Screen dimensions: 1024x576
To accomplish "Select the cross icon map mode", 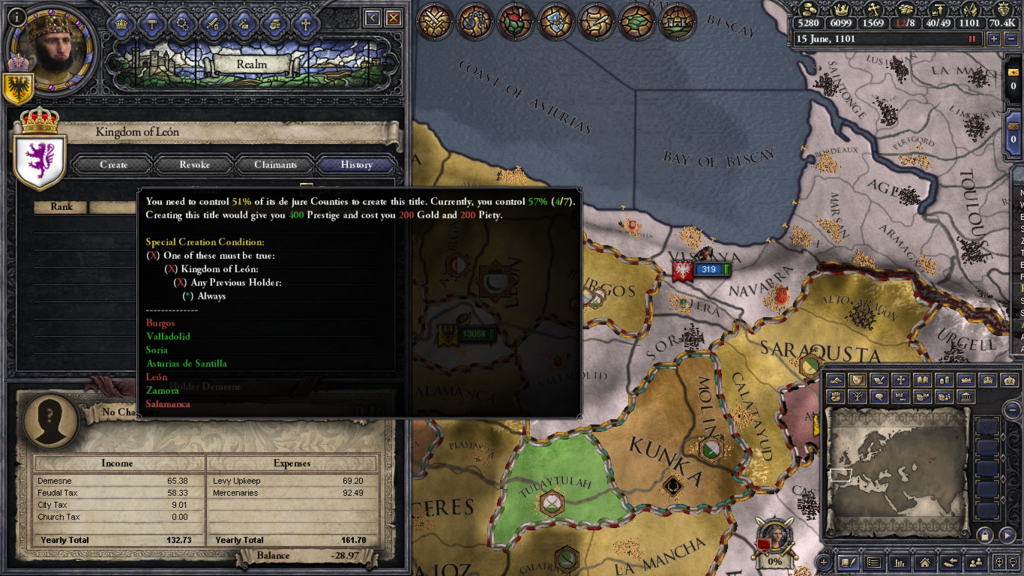I will [x=901, y=380].
